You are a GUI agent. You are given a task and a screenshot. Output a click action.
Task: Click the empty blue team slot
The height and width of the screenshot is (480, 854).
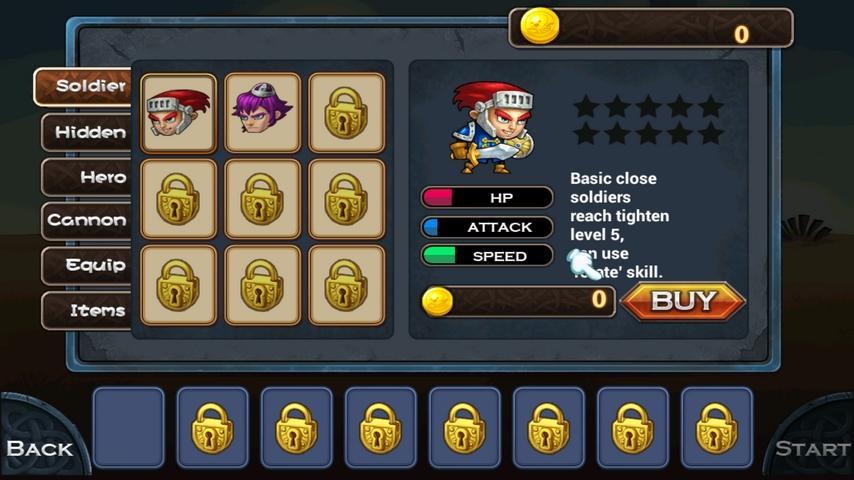(x=128, y=427)
